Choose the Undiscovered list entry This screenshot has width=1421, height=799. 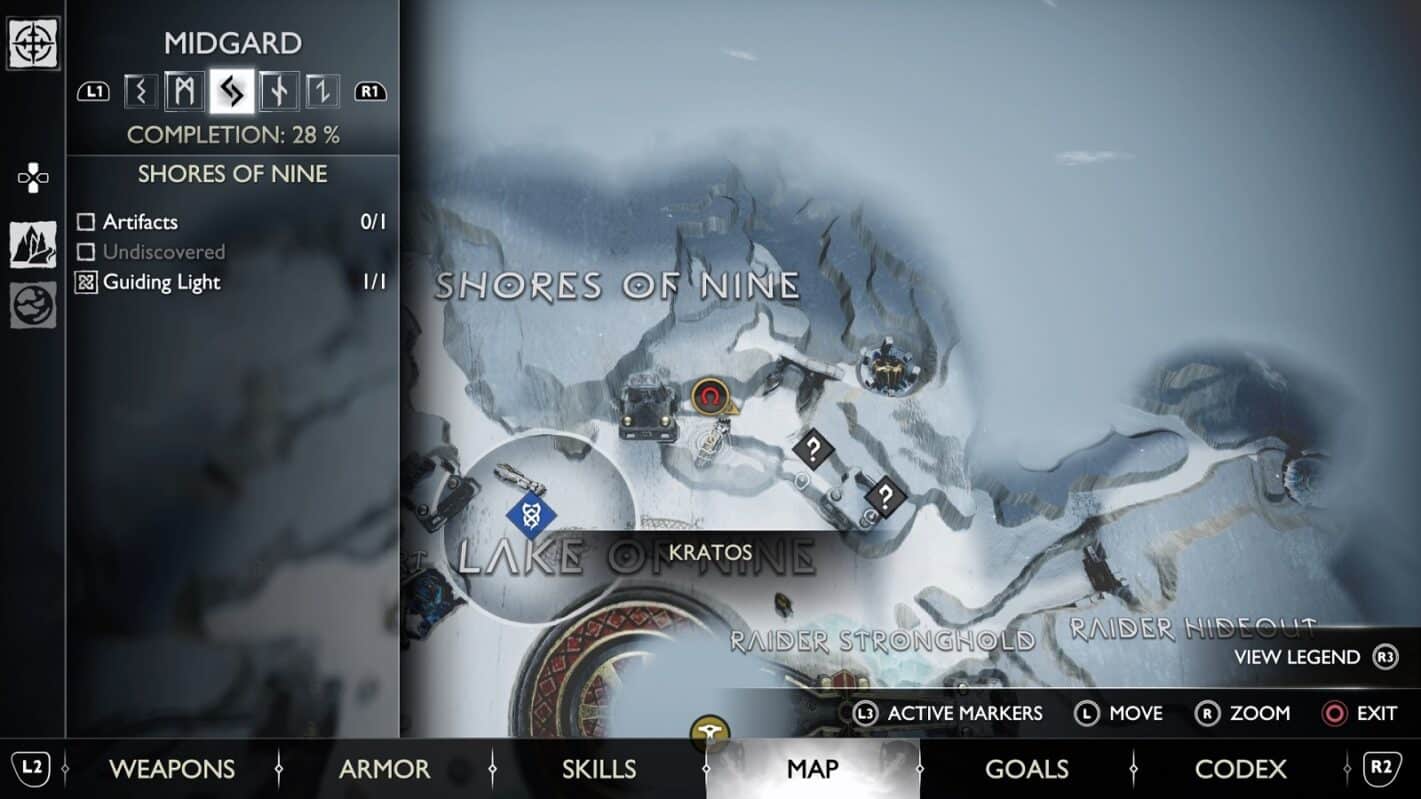(x=163, y=252)
